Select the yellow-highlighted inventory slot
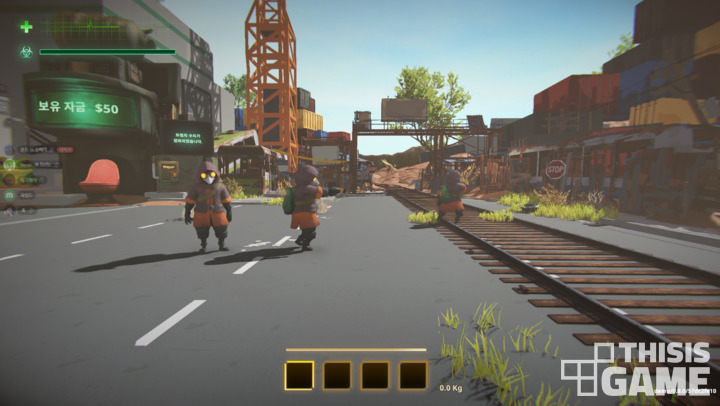 pos(299,375)
